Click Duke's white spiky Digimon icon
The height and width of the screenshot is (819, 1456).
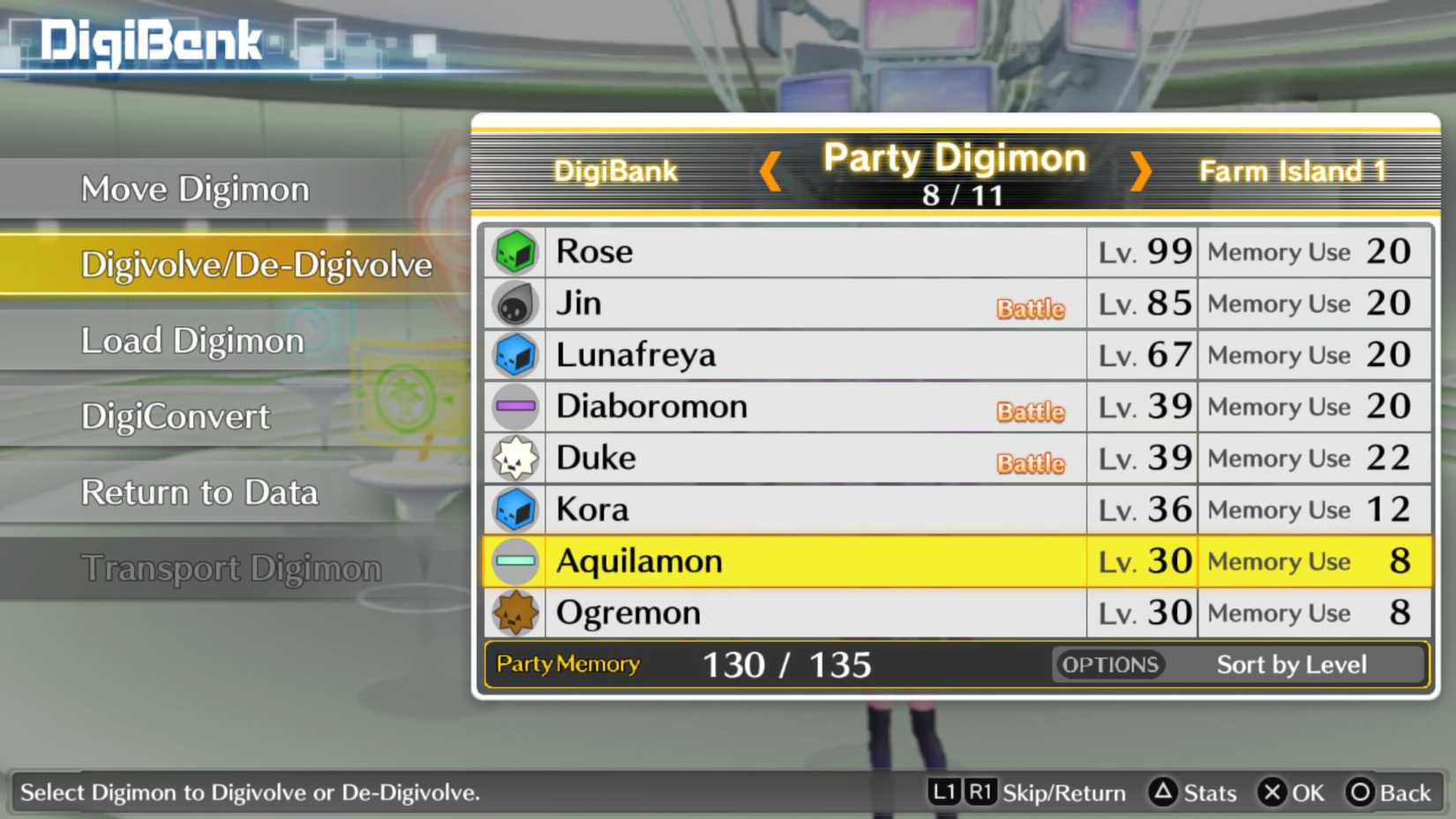[514, 457]
